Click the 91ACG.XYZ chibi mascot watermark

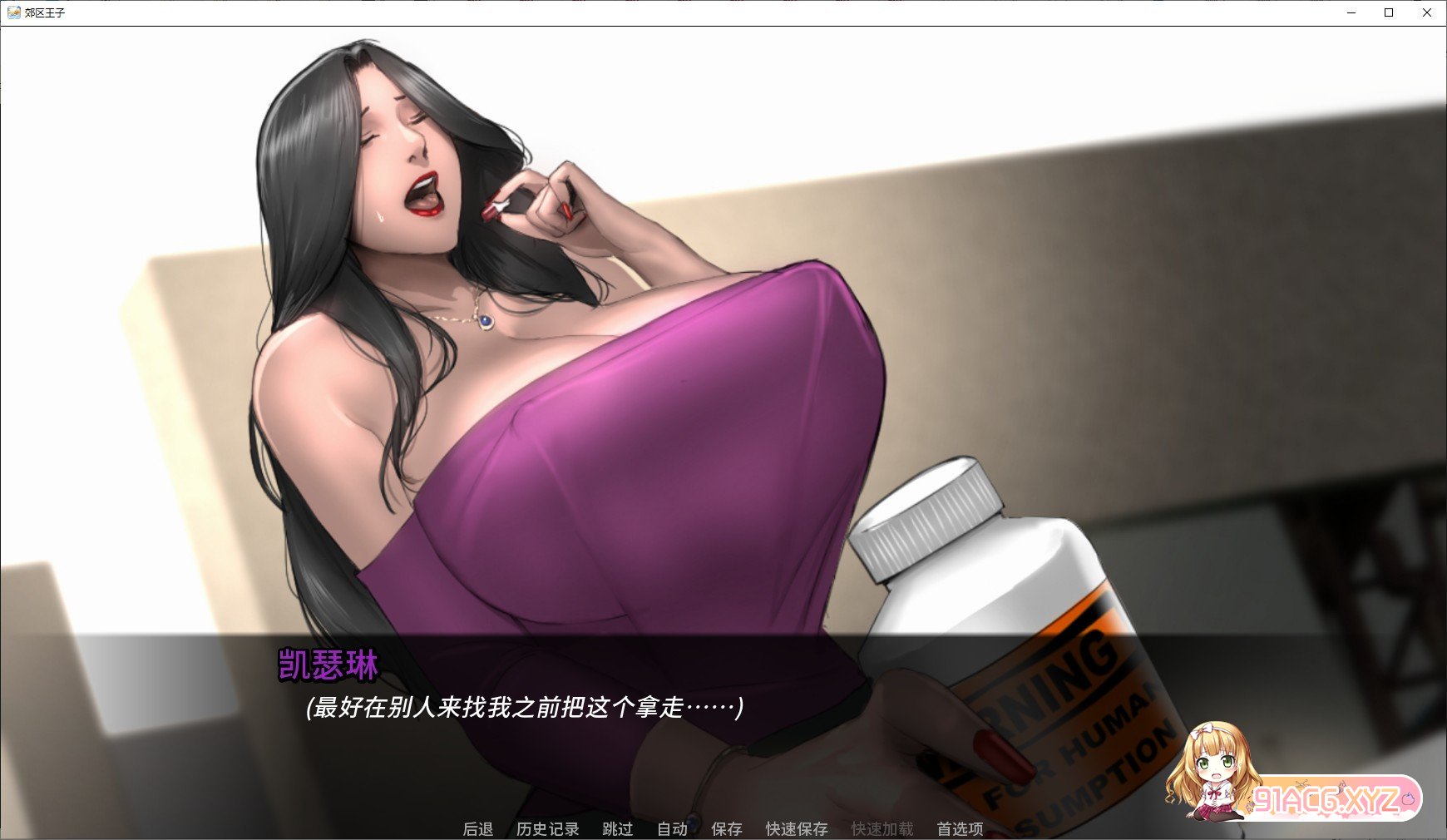(1214, 773)
